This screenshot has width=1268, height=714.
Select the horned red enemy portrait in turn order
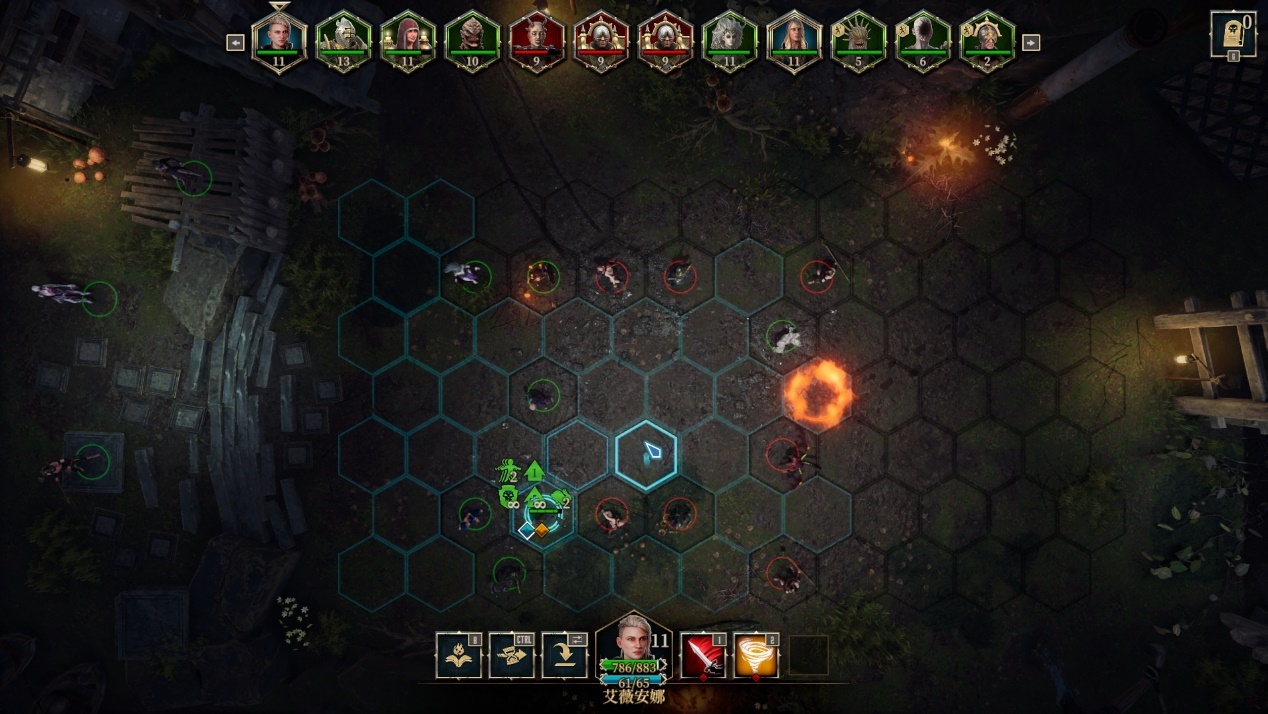point(536,40)
